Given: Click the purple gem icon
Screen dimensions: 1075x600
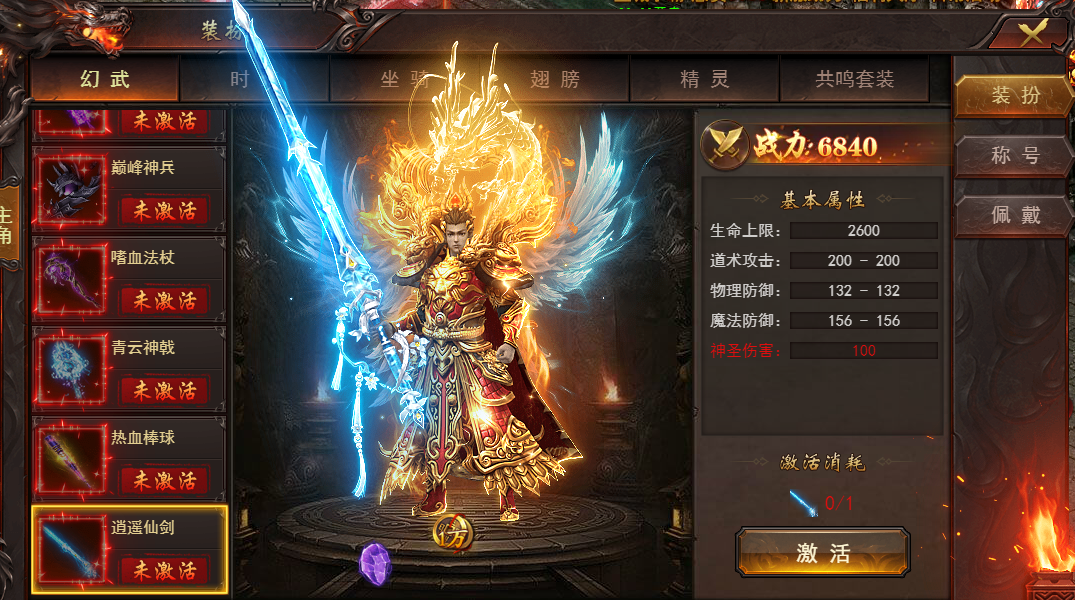Looking at the screenshot, I should coord(374,563).
